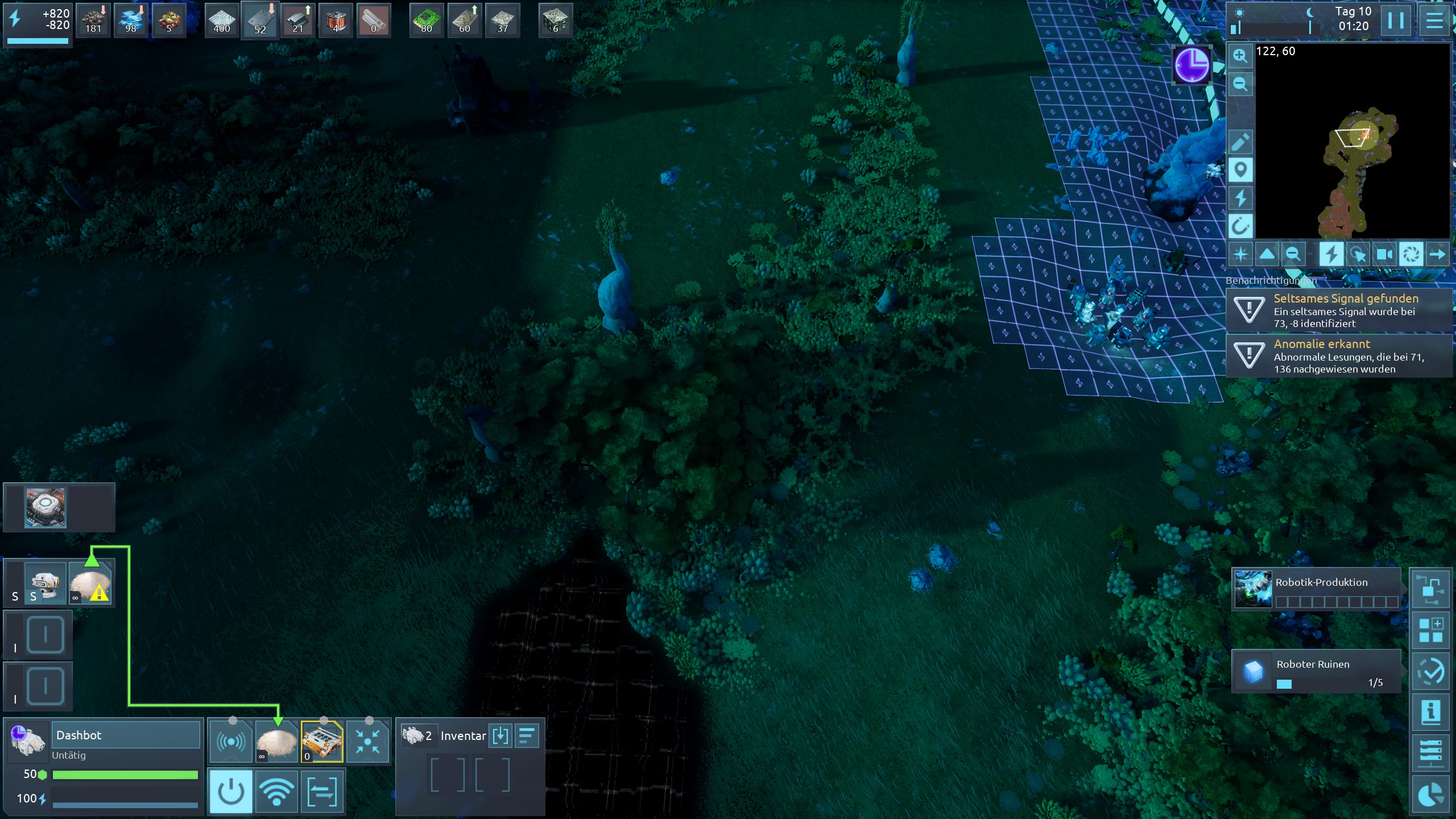Viewport: 1456px width, 819px height.
Task: Open the Roboter Ruinen objective tracker
Action: coord(1316,672)
